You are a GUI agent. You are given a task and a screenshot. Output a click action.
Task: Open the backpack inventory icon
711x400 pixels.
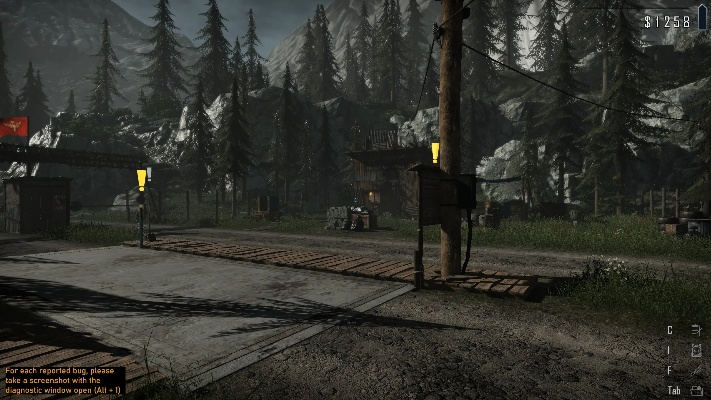click(696, 350)
